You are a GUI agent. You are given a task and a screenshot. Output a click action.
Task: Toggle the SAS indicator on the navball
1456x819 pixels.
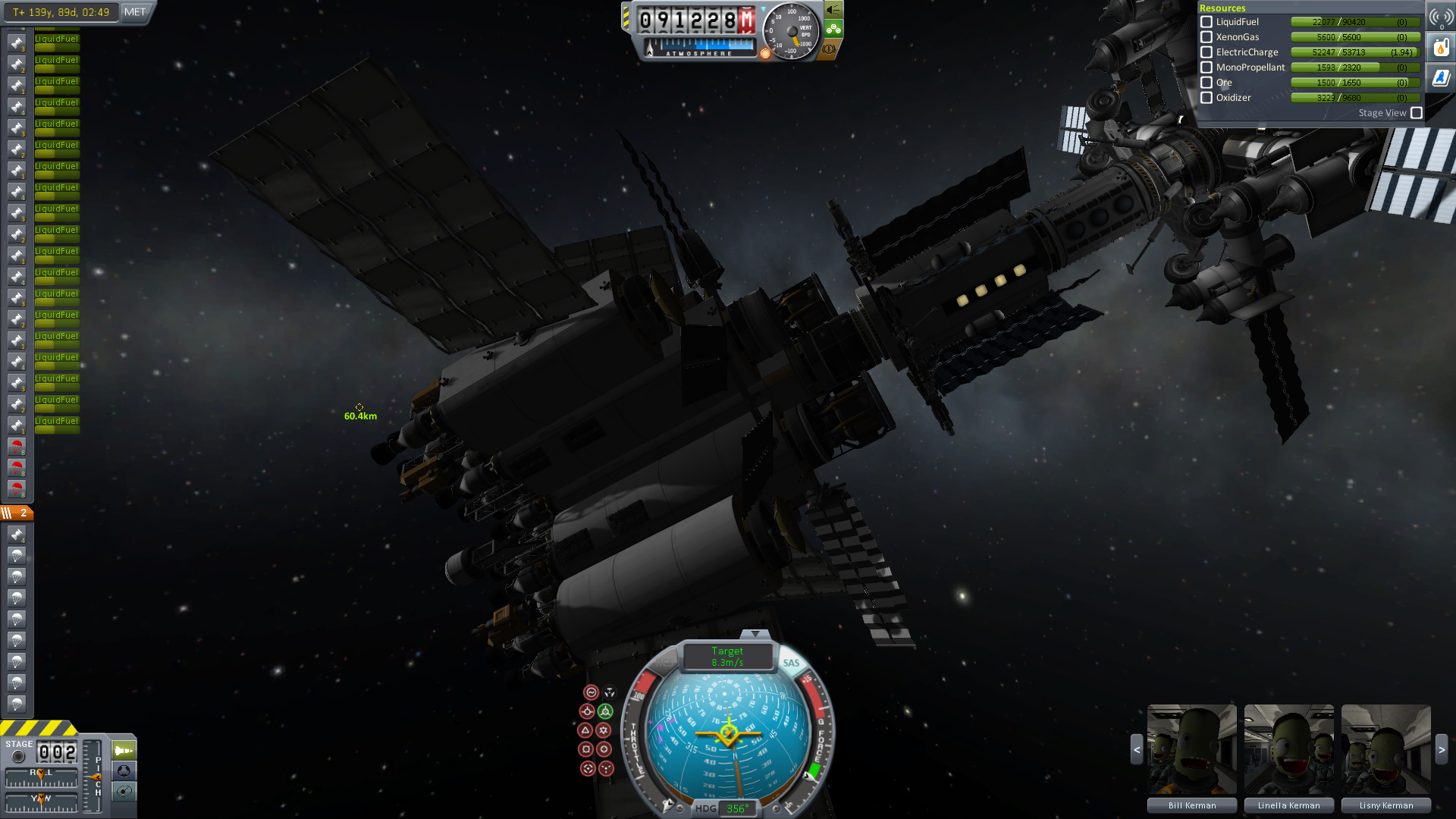791,663
